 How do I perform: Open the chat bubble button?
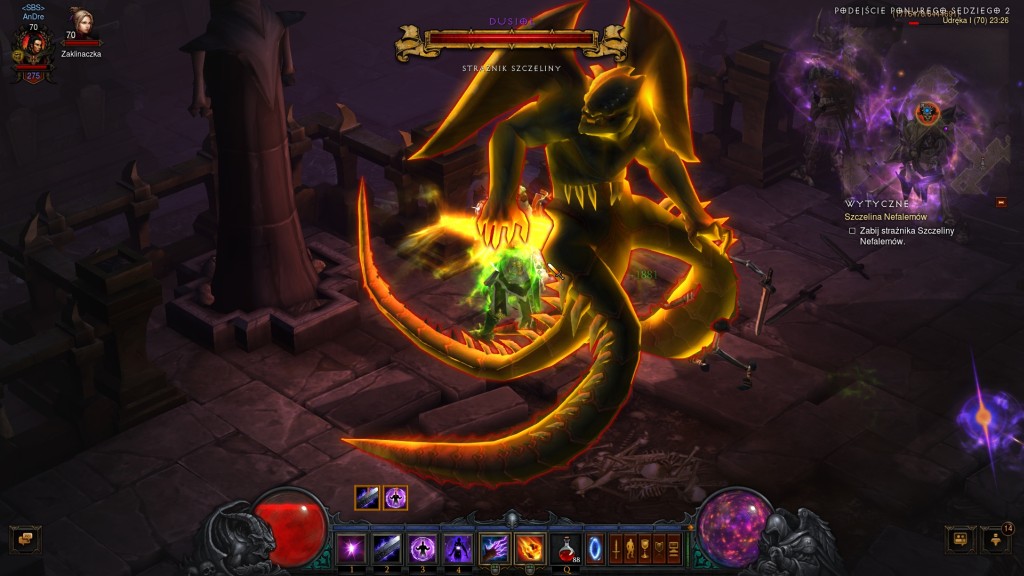22,539
